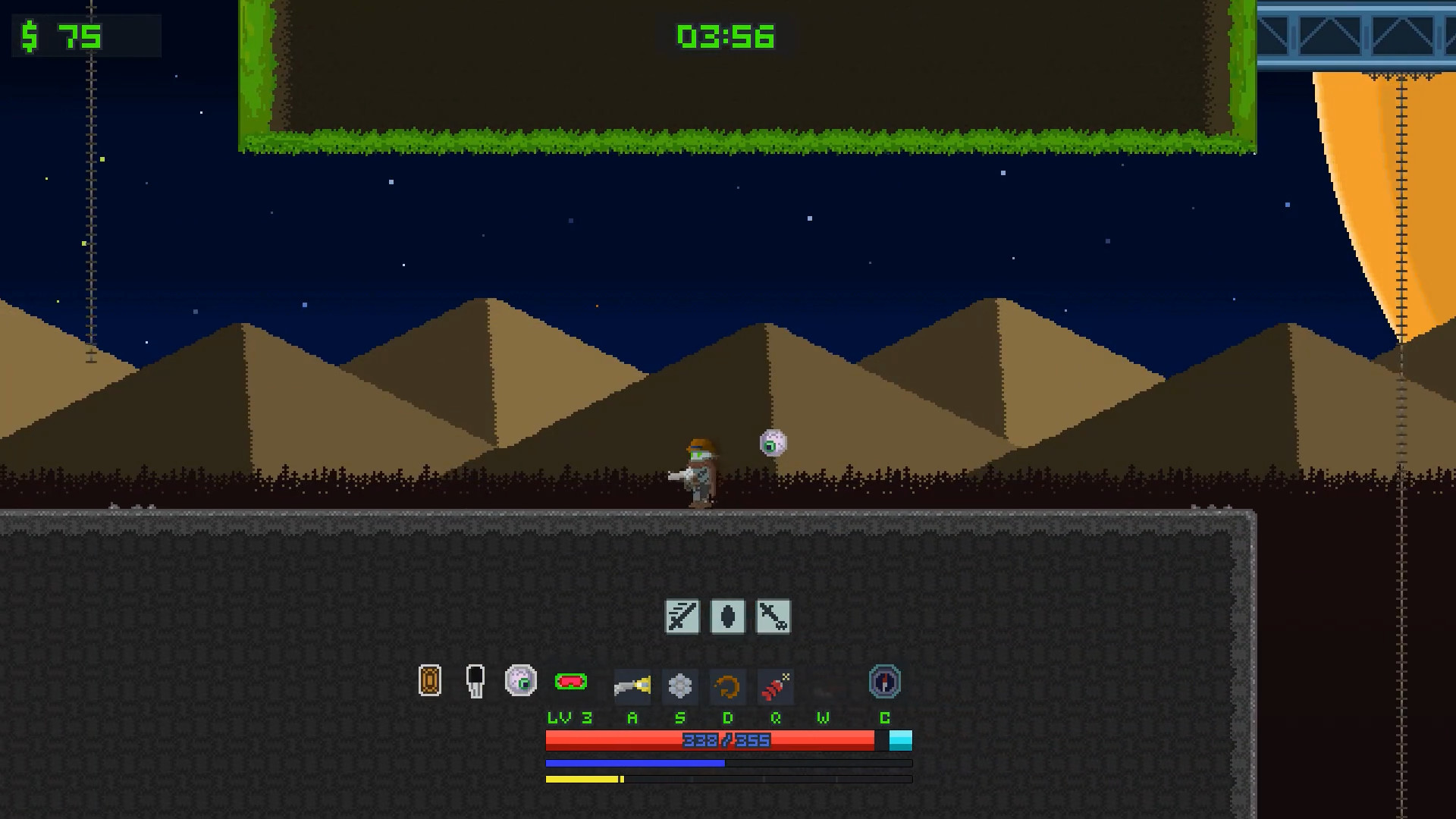Click the floating eyeball enemy
Screen dimensions: 1456x819
tap(772, 444)
